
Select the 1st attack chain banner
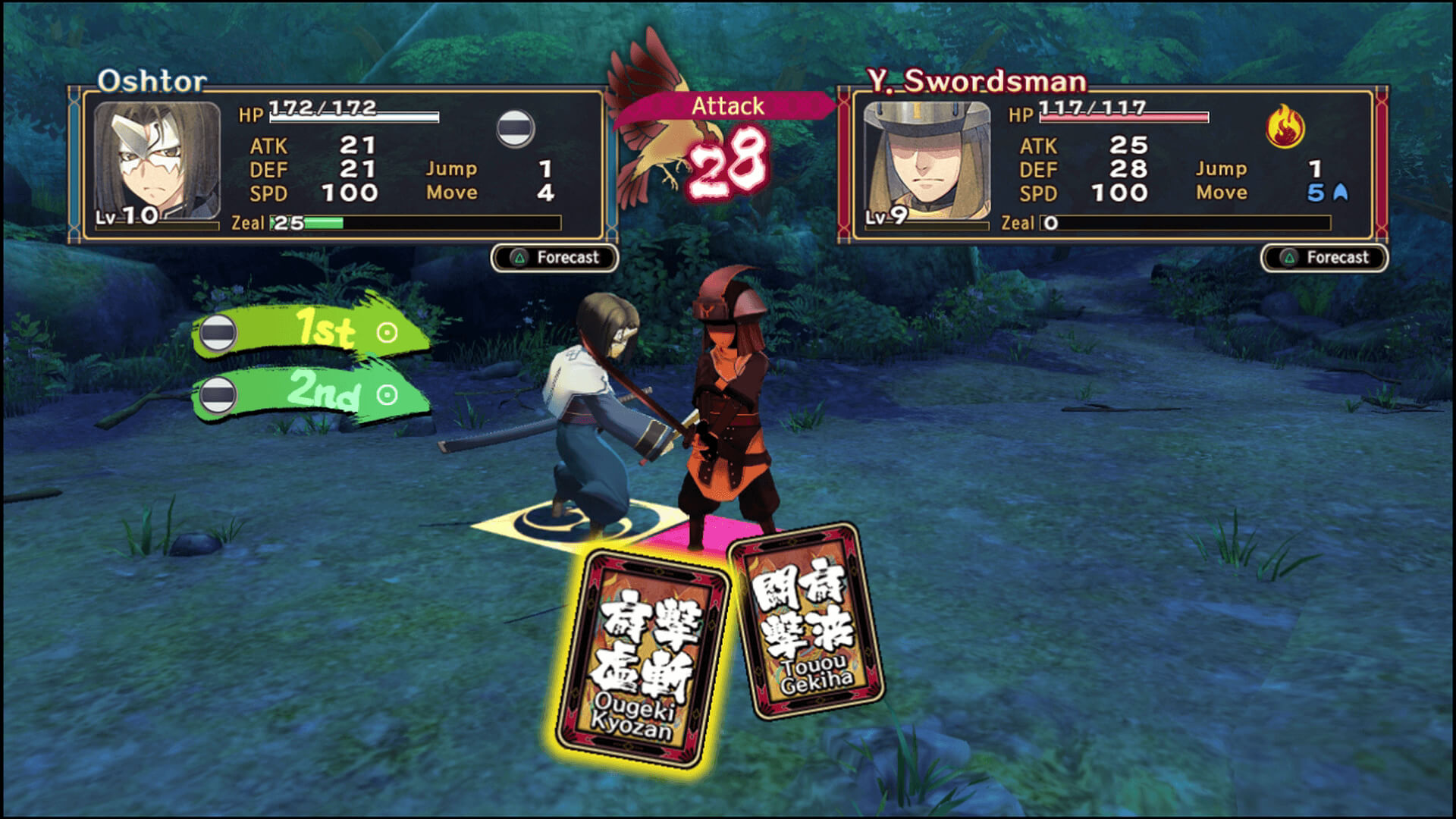coord(311,331)
